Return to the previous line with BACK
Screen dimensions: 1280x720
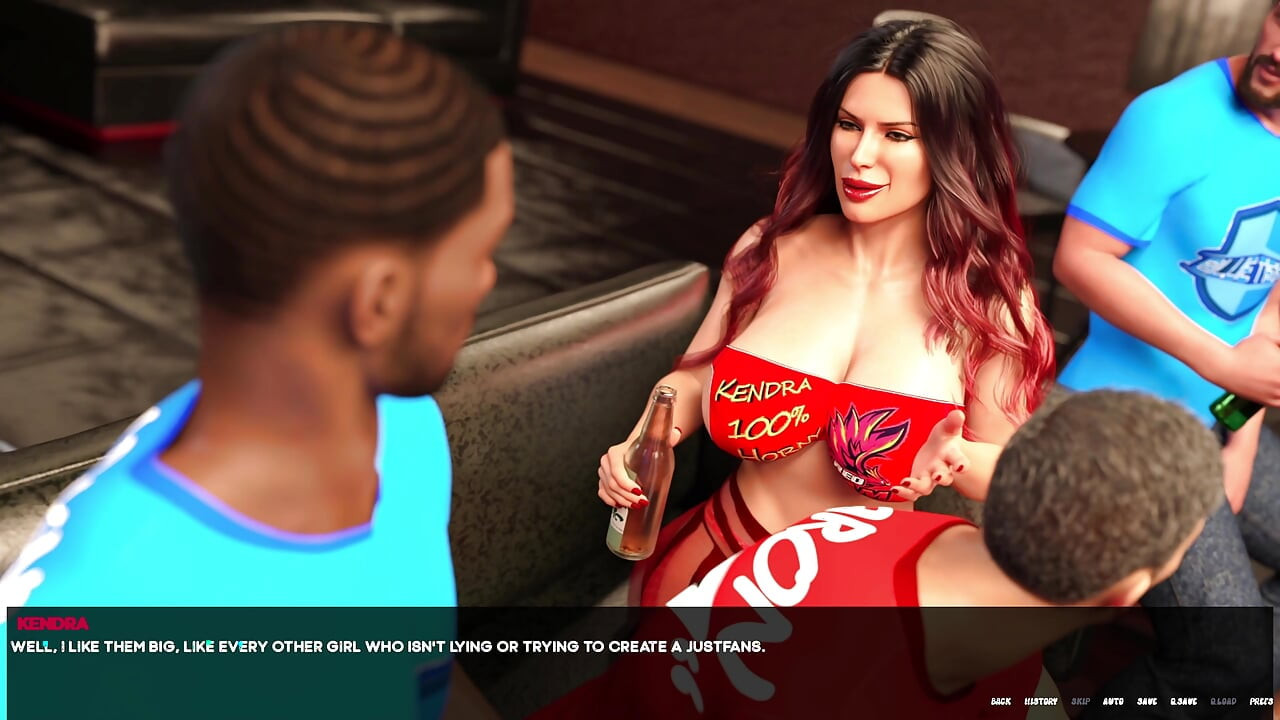[1001, 700]
